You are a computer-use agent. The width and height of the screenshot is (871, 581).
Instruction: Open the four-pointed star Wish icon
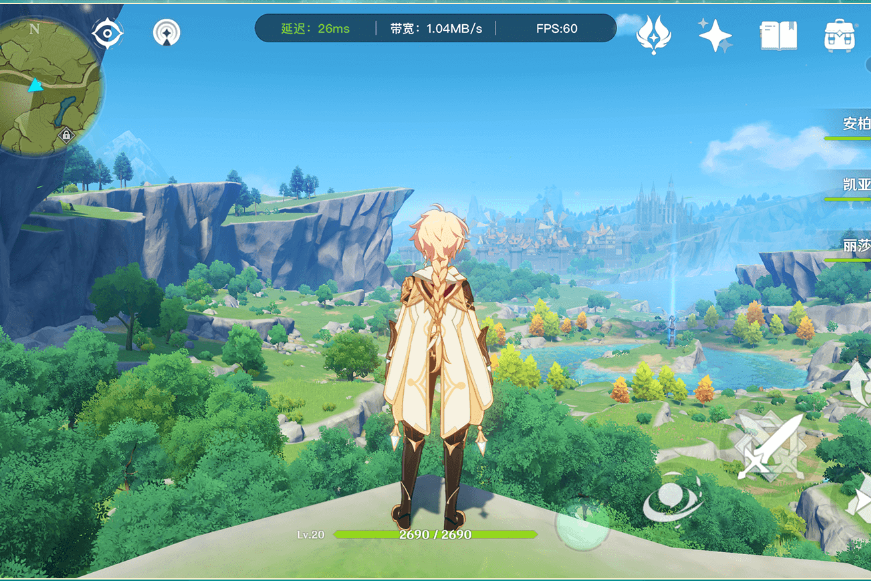pos(715,35)
